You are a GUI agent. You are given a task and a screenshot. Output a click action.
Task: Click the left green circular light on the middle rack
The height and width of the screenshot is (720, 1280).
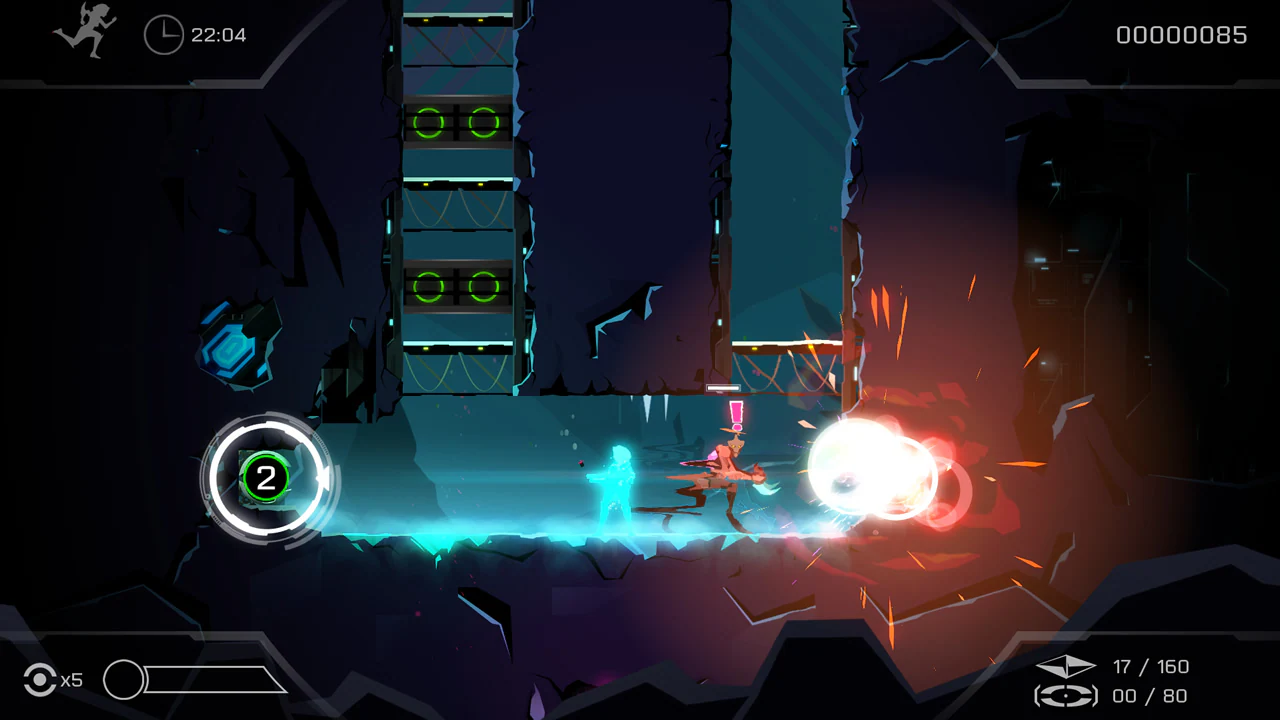pyautogui.click(x=427, y=288)
